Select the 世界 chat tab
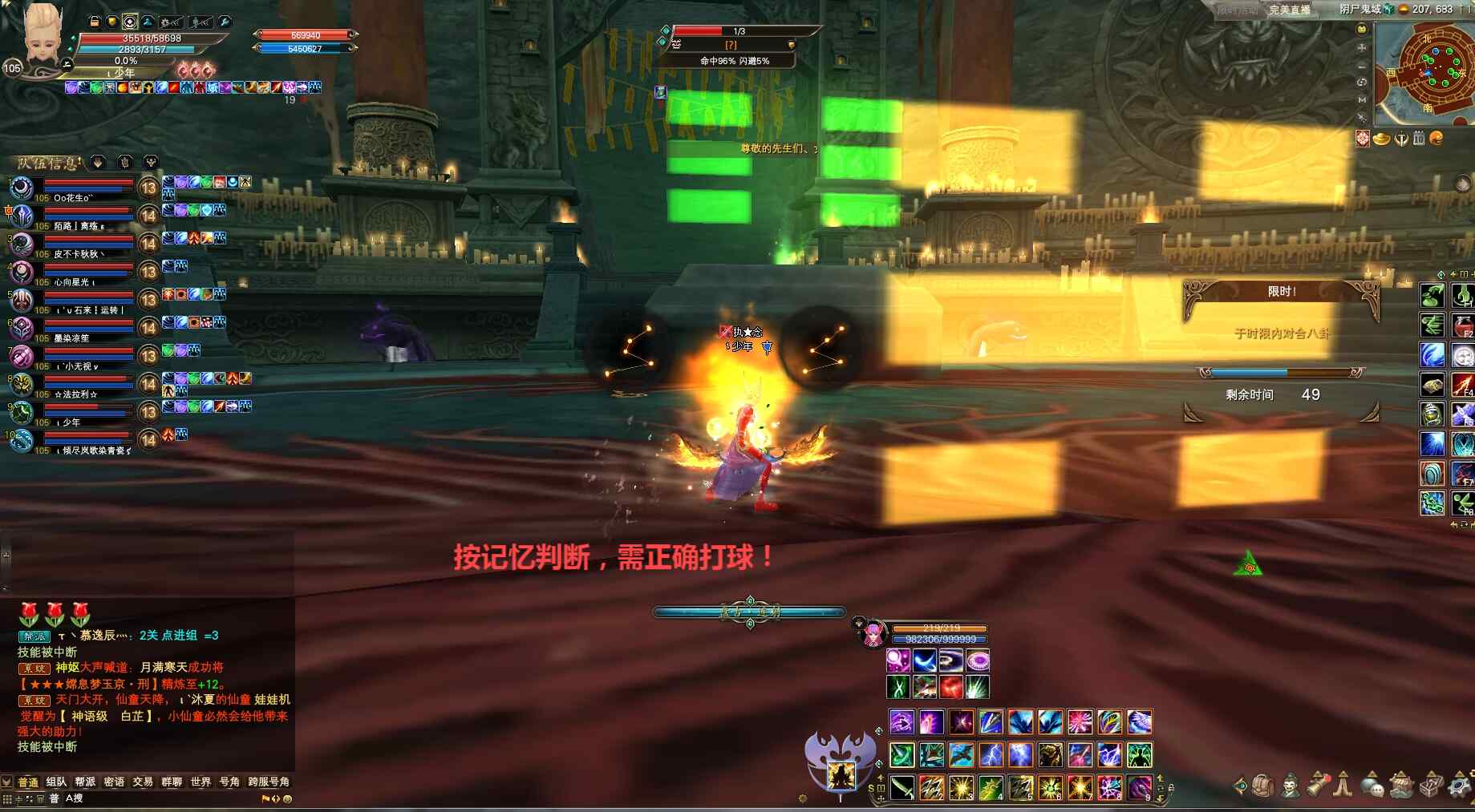Image resolution: width=1475 pixels, height=812 pixels. [201, 782]
